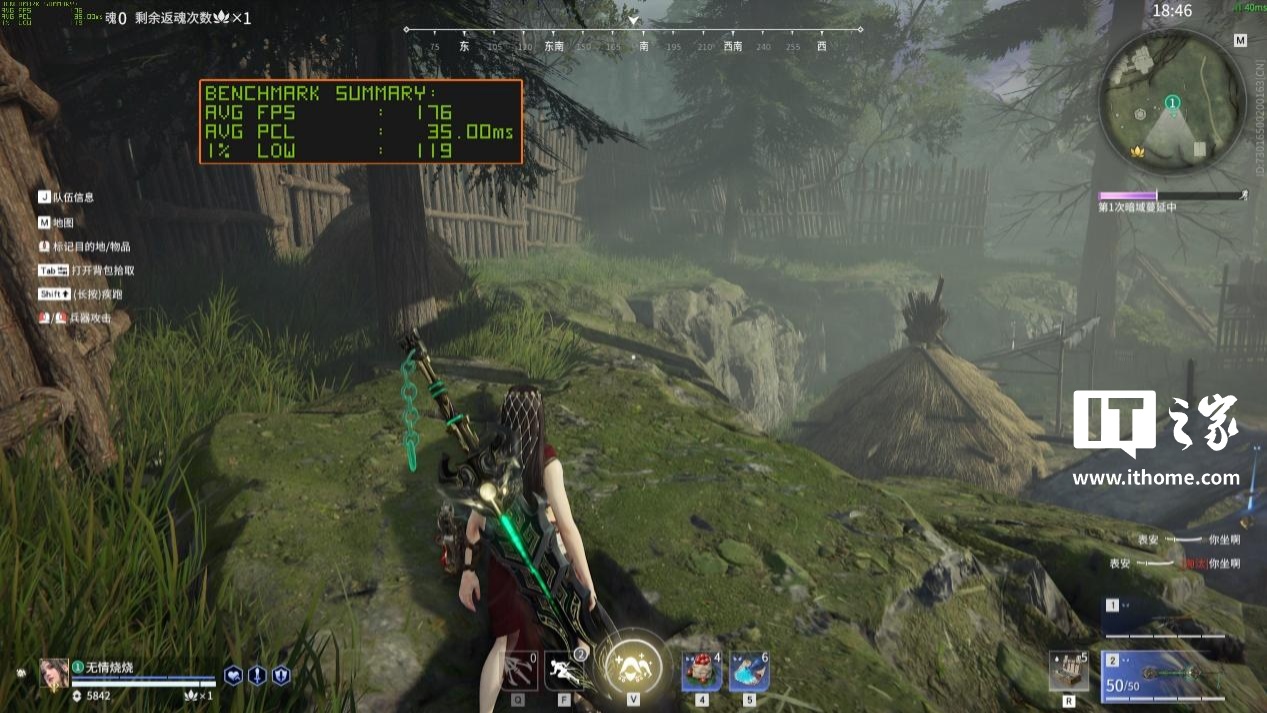Image resolution: width=1267 pixels, height=713 pixels.
Task: Use the grappling hook slot
Action: click(520, 670)
